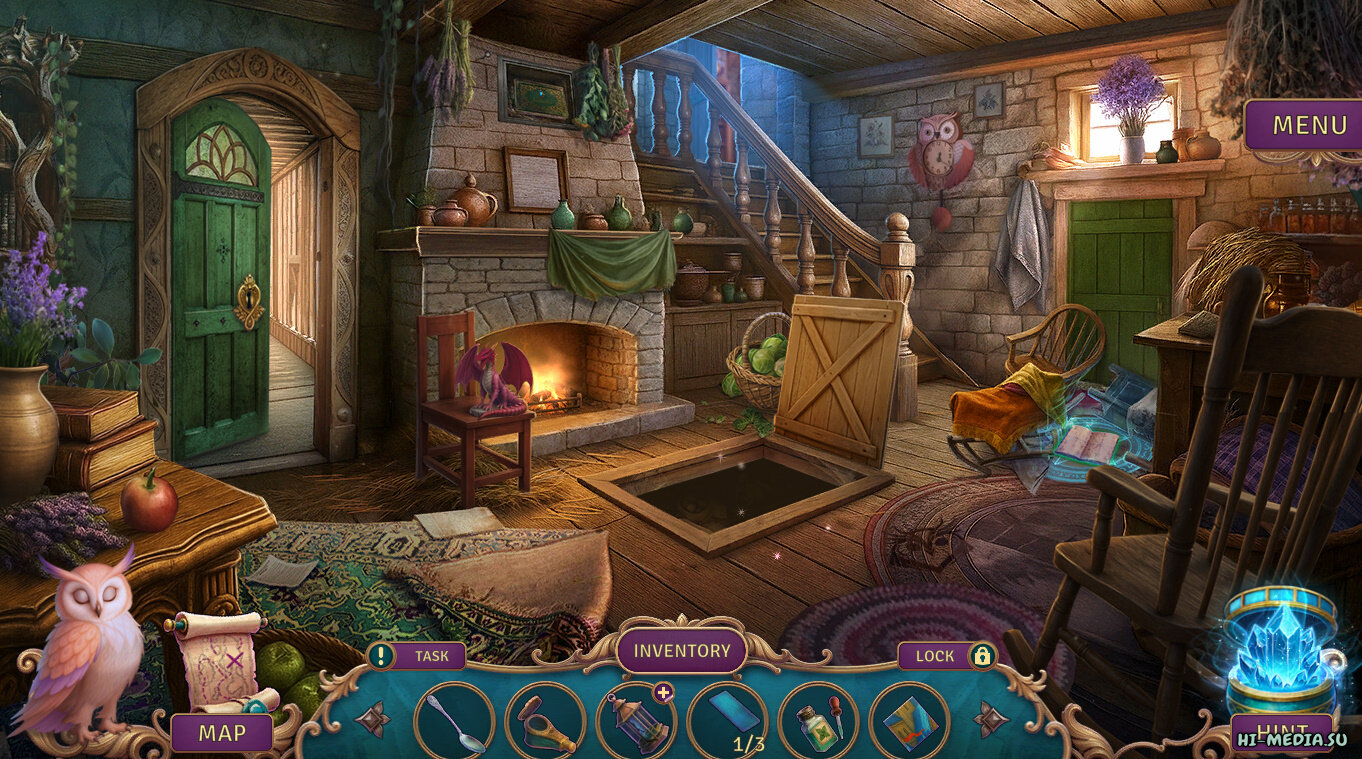Click the INVENTORY label button

[682, 651]
